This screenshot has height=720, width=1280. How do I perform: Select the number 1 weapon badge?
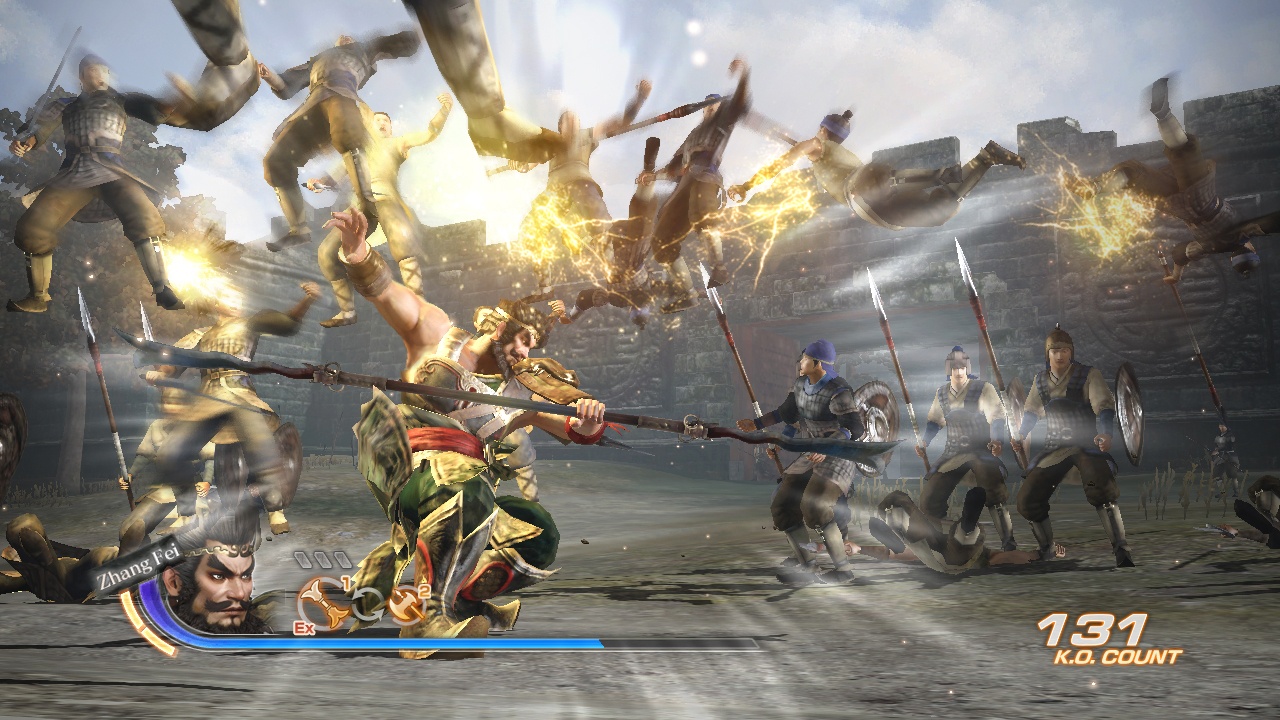(x=344, y=582)
